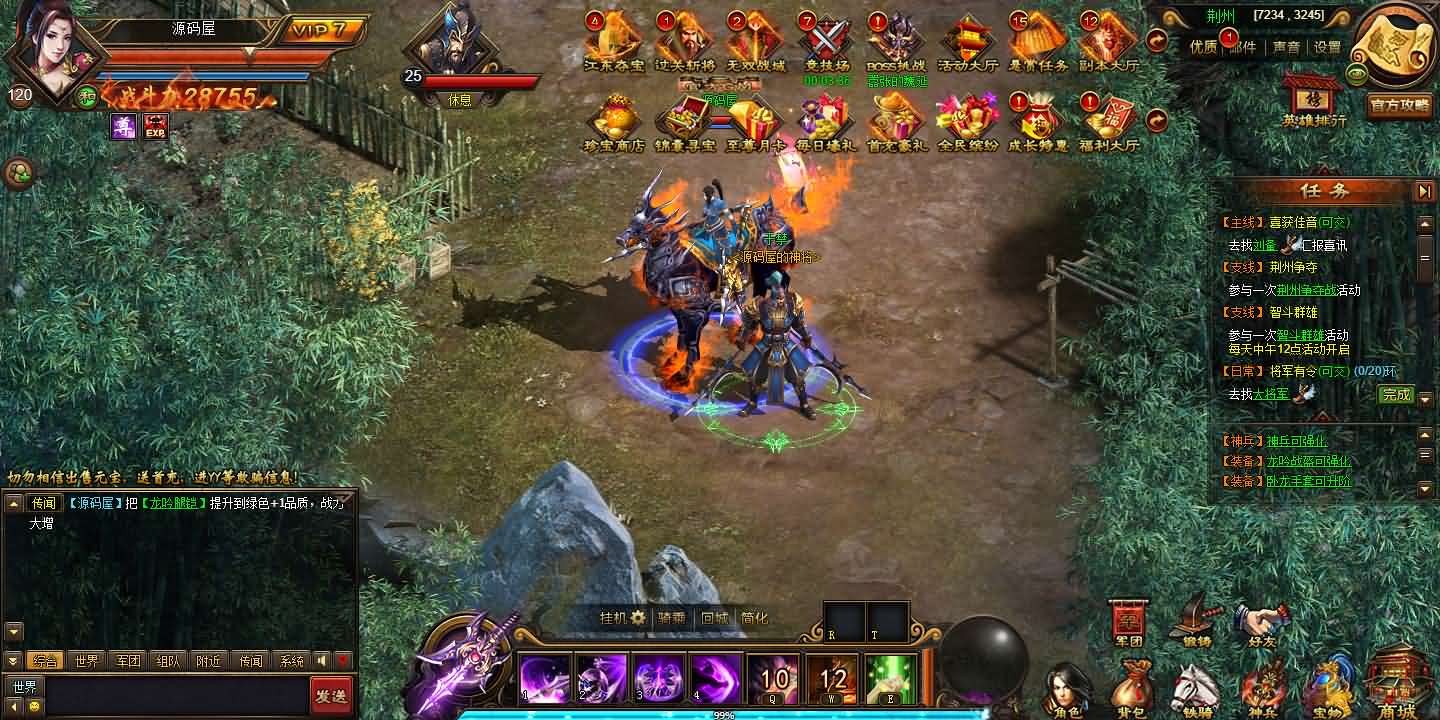Switch to the 世界 chat tab
The width and height of the screenshot is (1440, 720).
tap(87, 661)
